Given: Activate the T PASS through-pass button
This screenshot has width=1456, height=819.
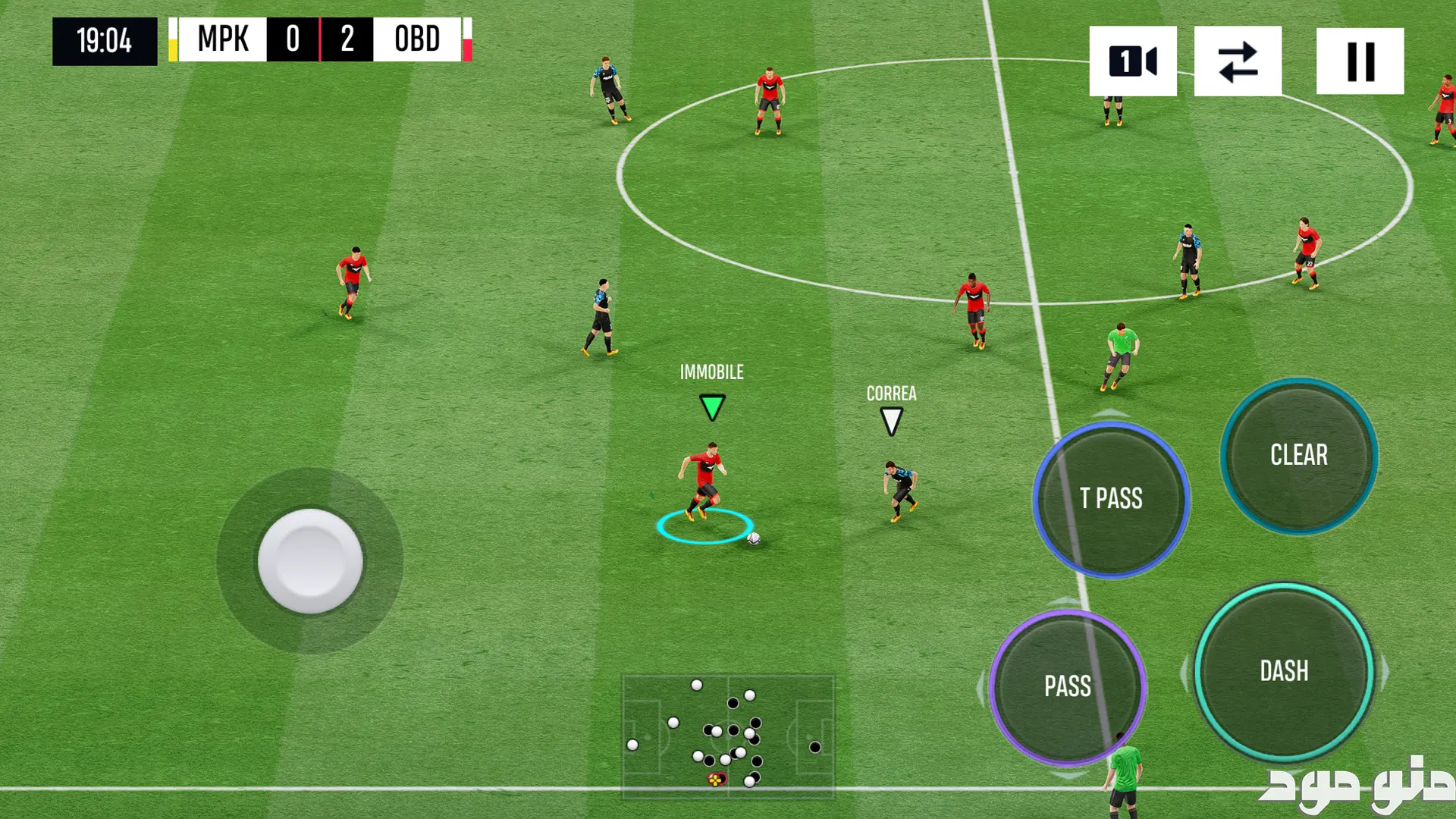Looking at the screenshot, I should [1111, 499].
